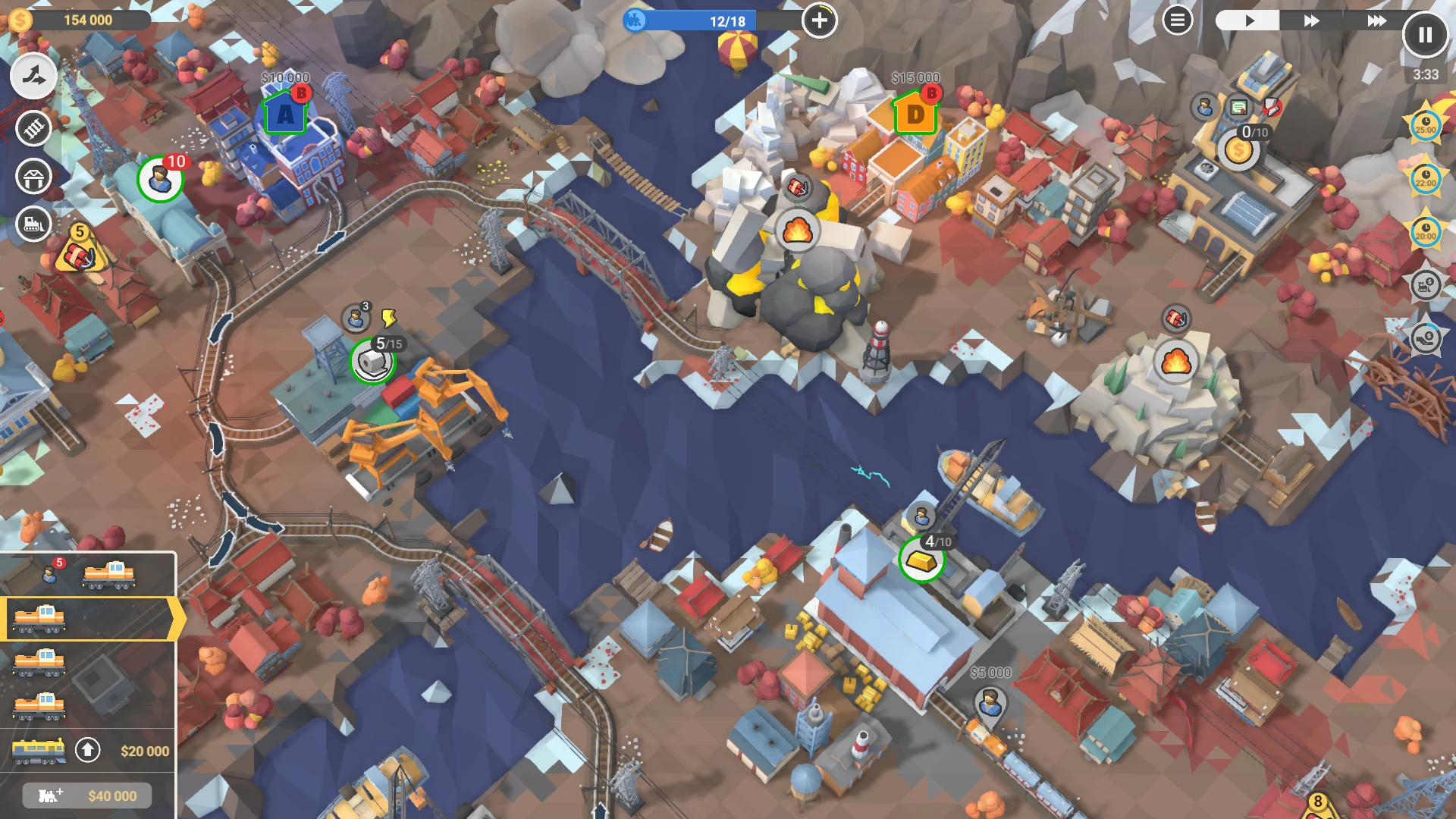Buy a new locomotive for $40 000

click(86, 795)
